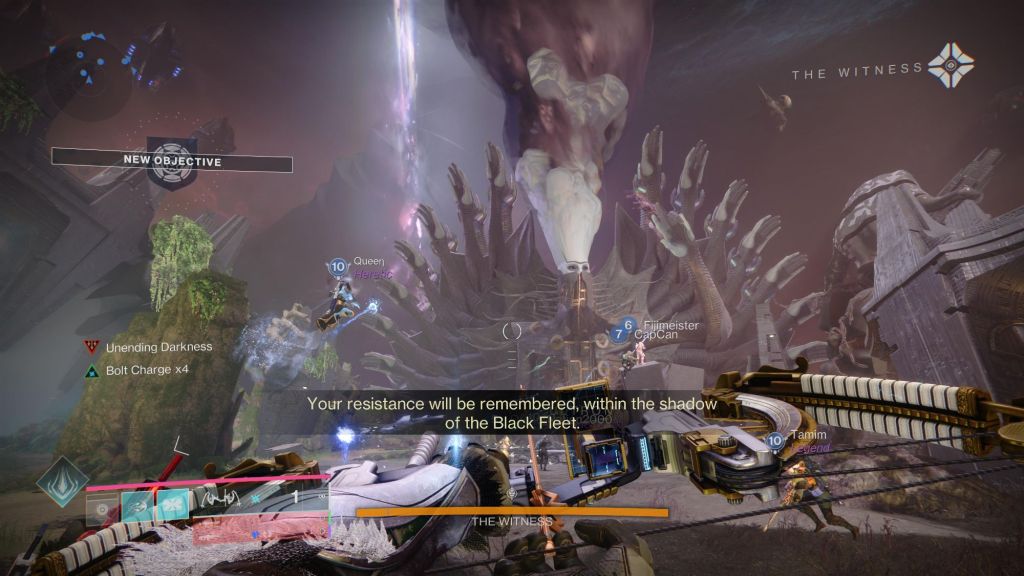Click the Ghost shell icon beside The Witness
This screenshot has height=576, width=1024.
pos(950,68)
